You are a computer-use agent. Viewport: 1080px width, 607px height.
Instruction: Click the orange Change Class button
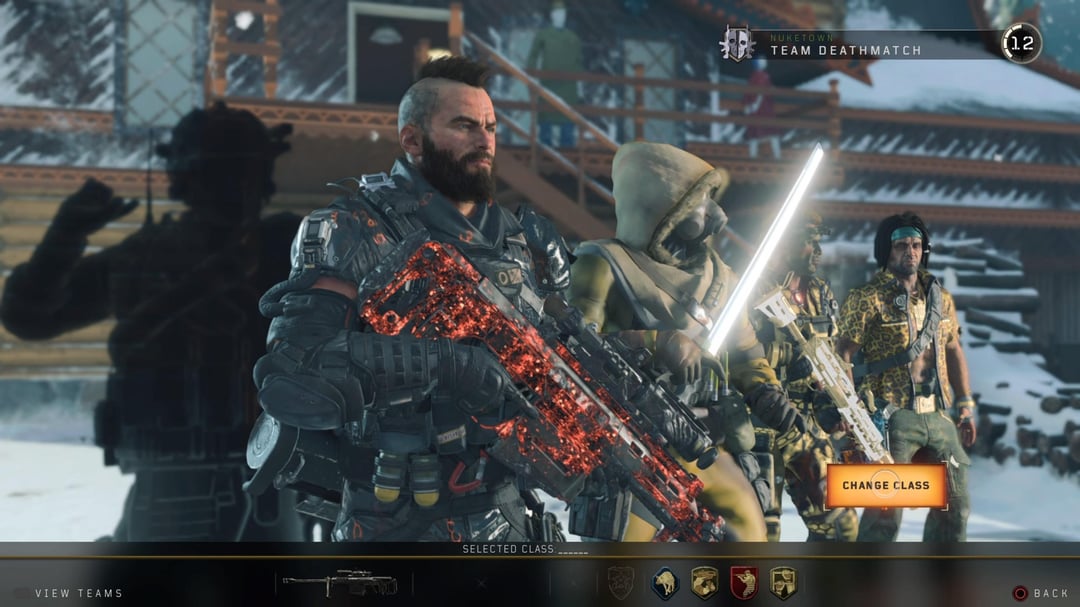[885, 485]
